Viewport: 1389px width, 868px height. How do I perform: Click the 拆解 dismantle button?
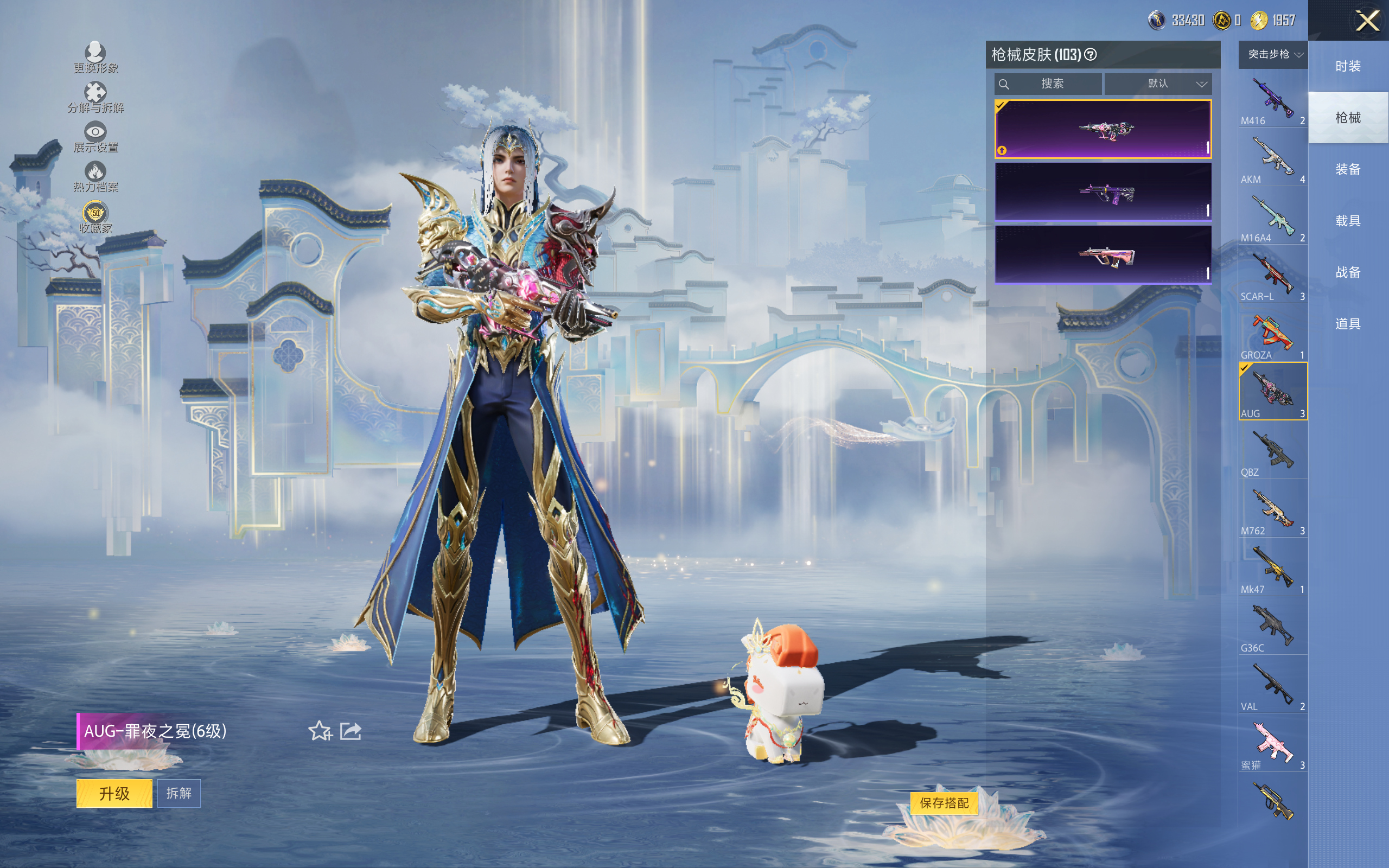(x=179, y=793)
